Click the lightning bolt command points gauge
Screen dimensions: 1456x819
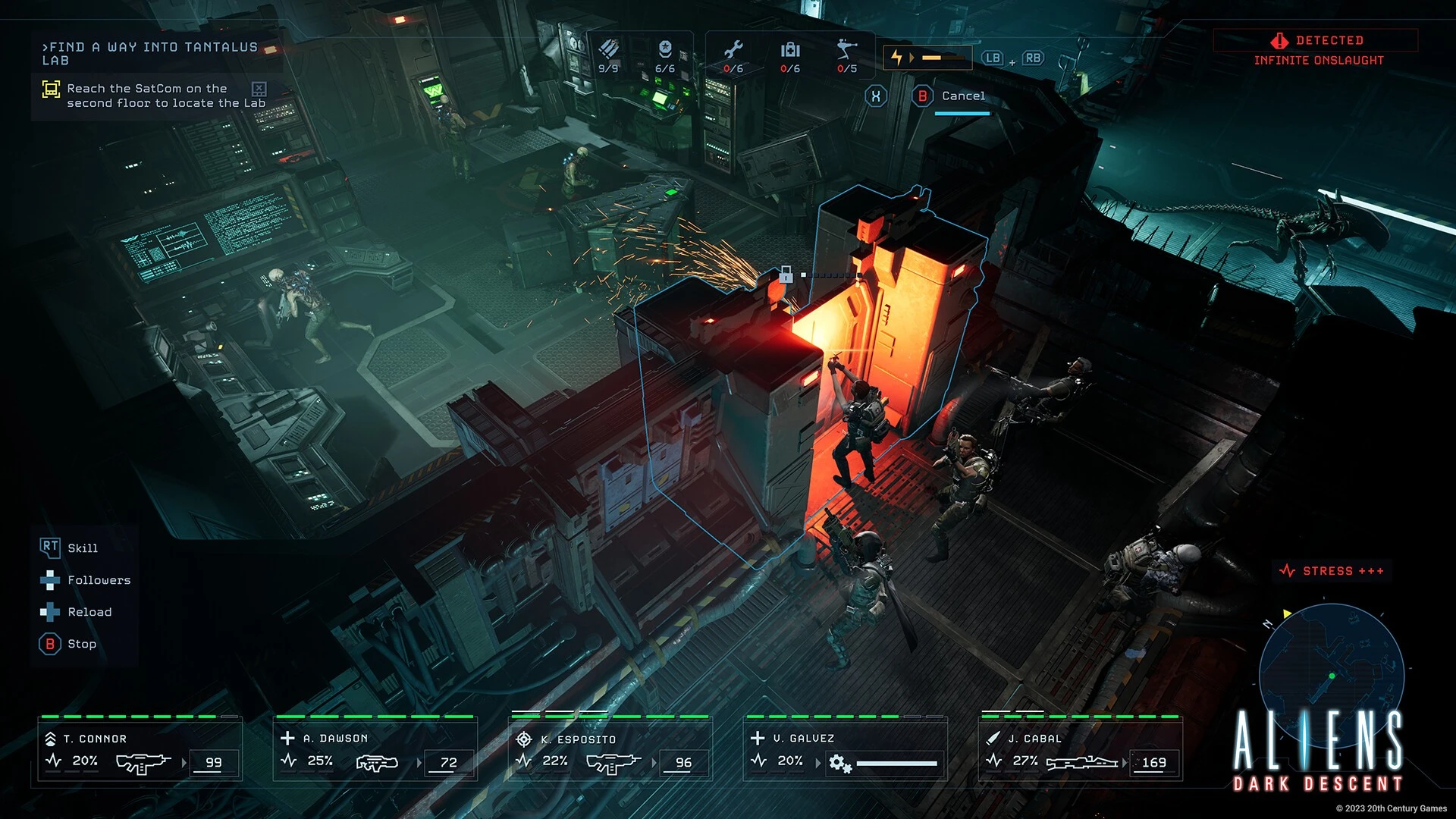click(926, 58)
